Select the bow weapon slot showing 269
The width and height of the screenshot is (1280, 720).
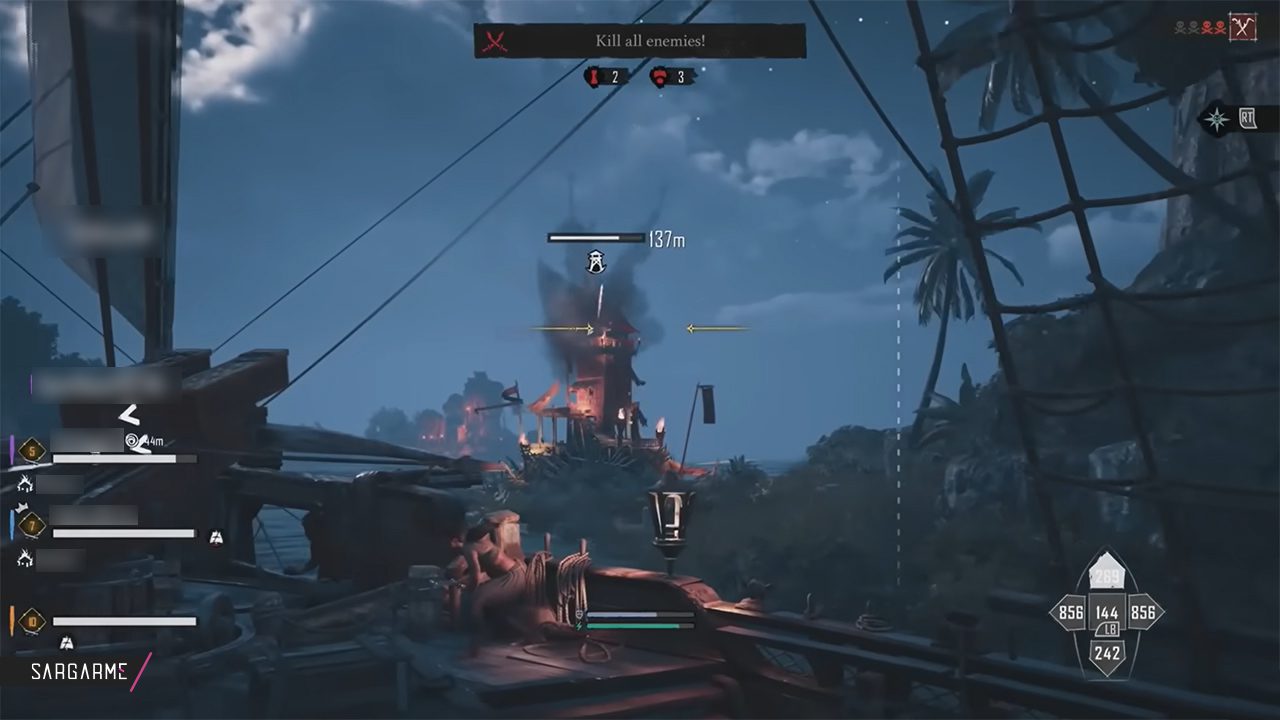1107,575
